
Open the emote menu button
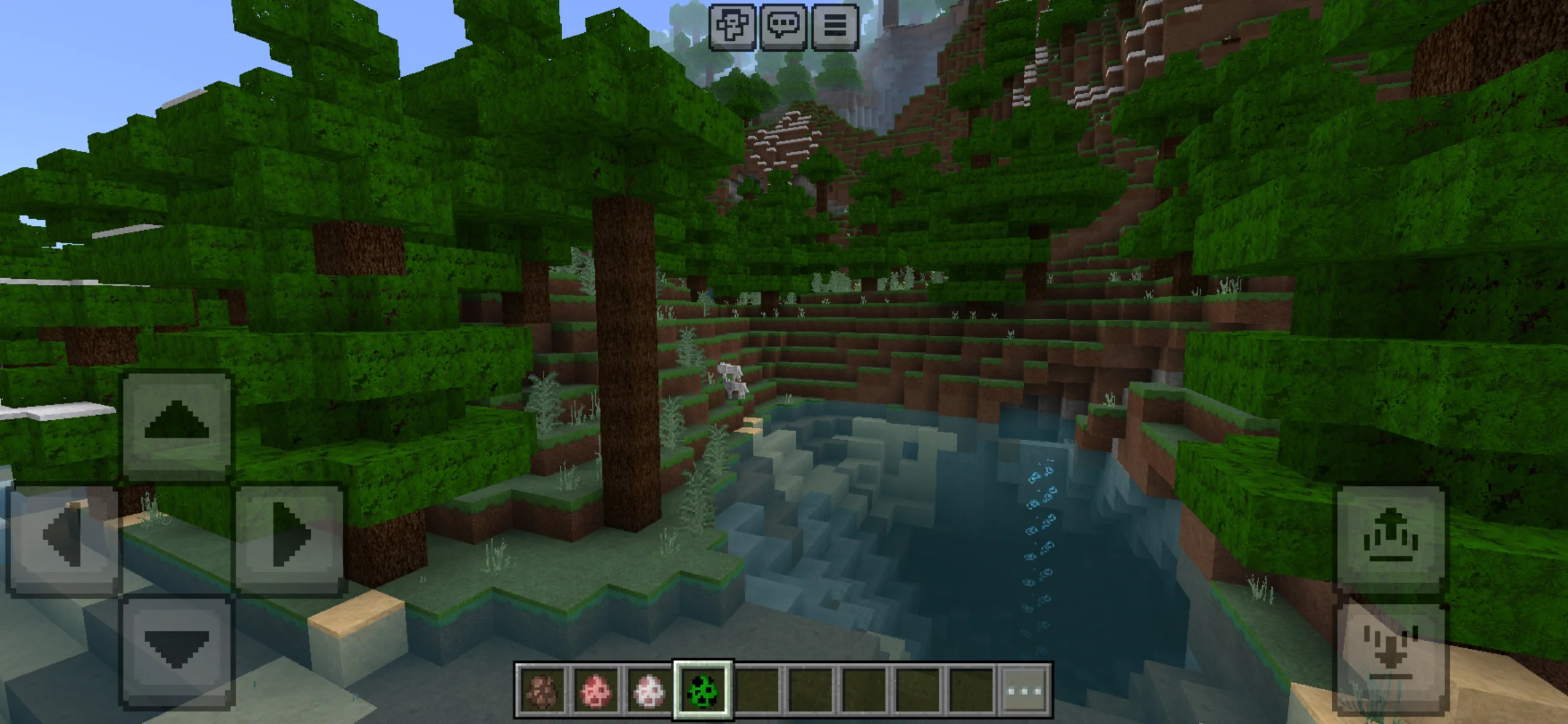[732, 27]
